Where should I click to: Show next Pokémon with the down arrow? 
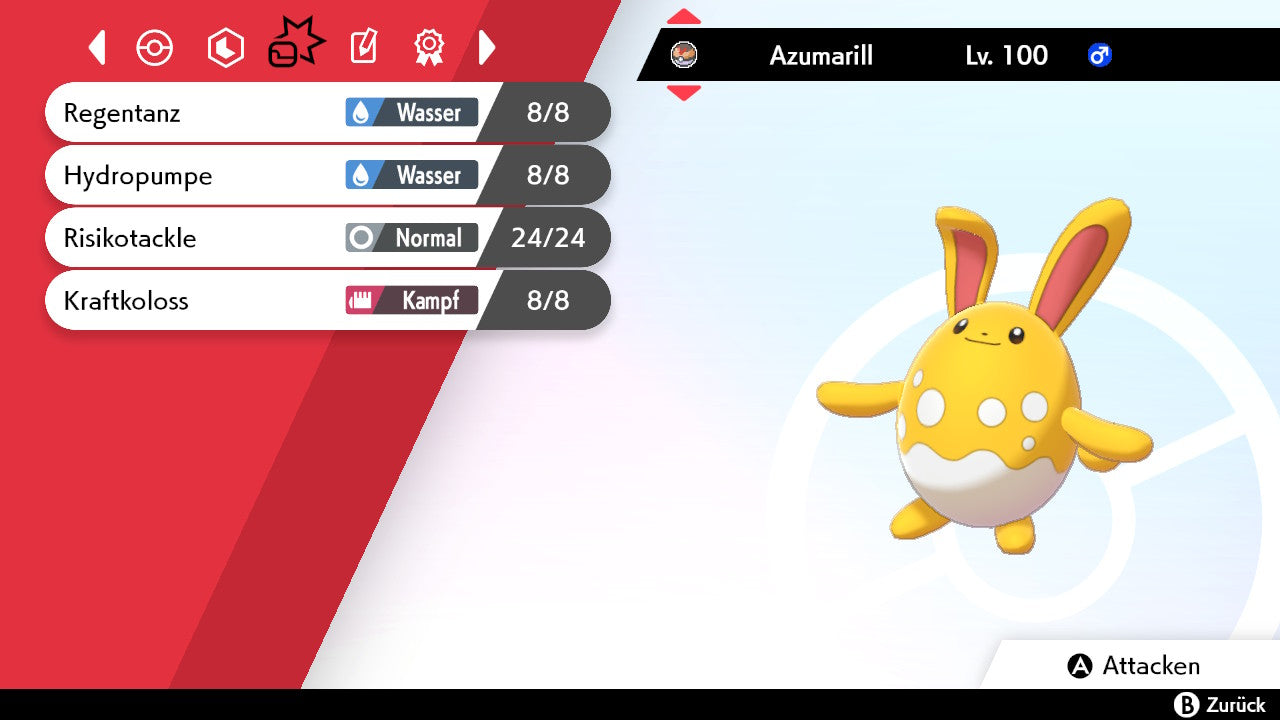click(x=684, y=93)
